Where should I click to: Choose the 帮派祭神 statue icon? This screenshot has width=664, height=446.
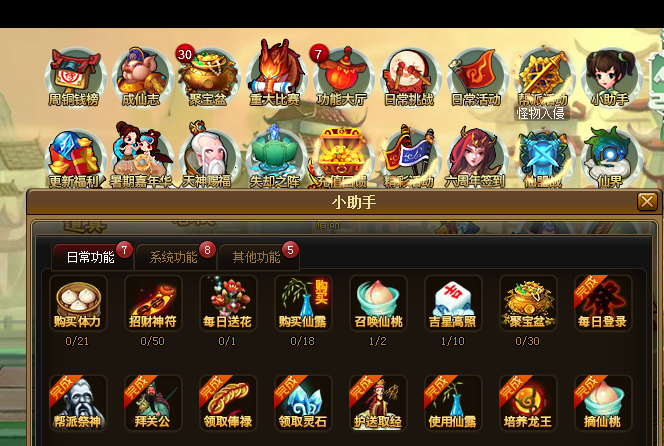click(x=78, y=403)
